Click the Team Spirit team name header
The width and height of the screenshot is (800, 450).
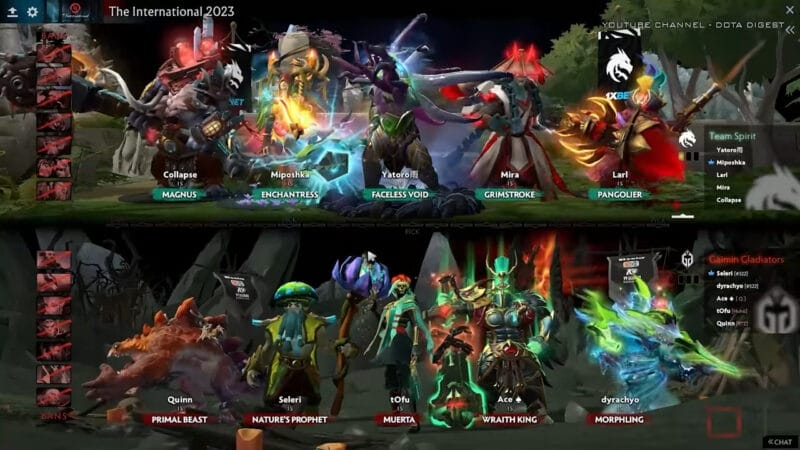click(x=733, y=136)
